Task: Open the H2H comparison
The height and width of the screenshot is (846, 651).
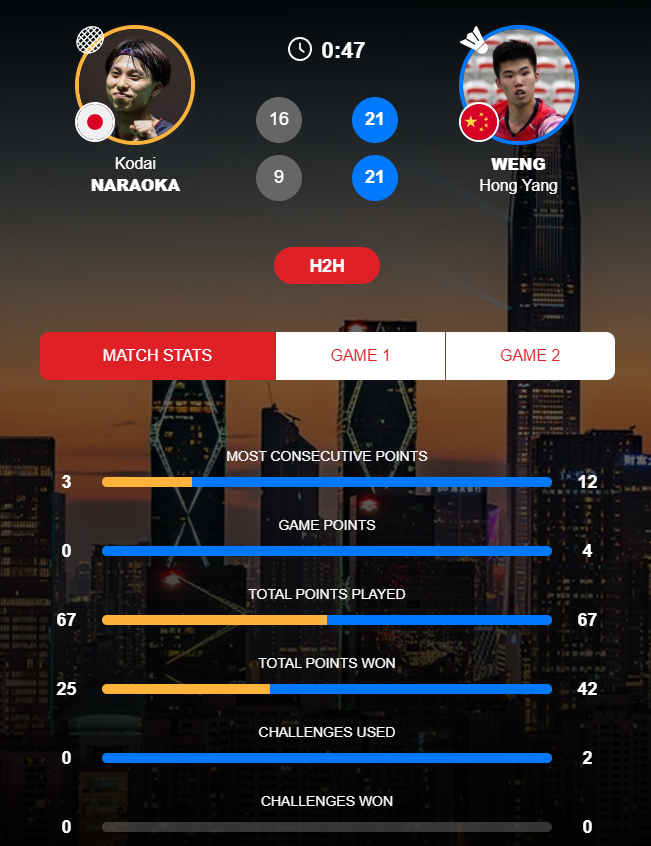Action: [326, 266]
